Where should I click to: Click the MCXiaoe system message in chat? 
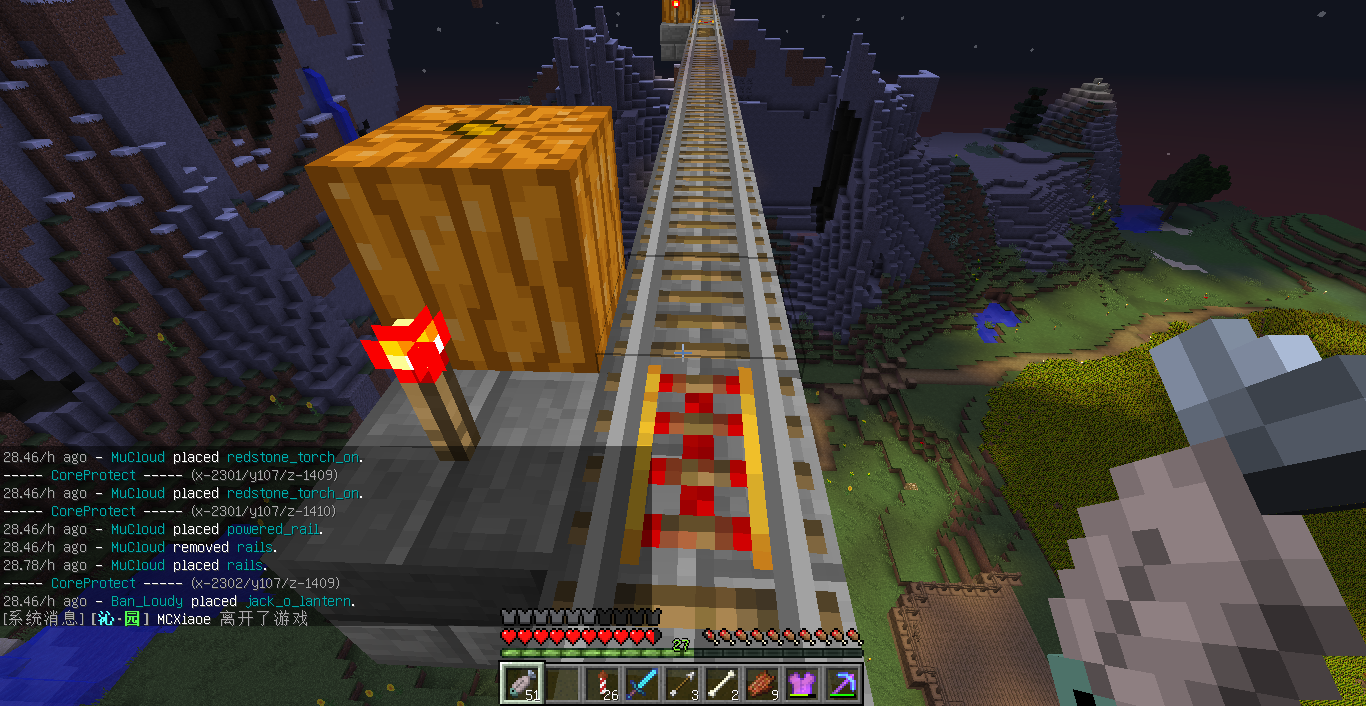(x=155, y=619)
